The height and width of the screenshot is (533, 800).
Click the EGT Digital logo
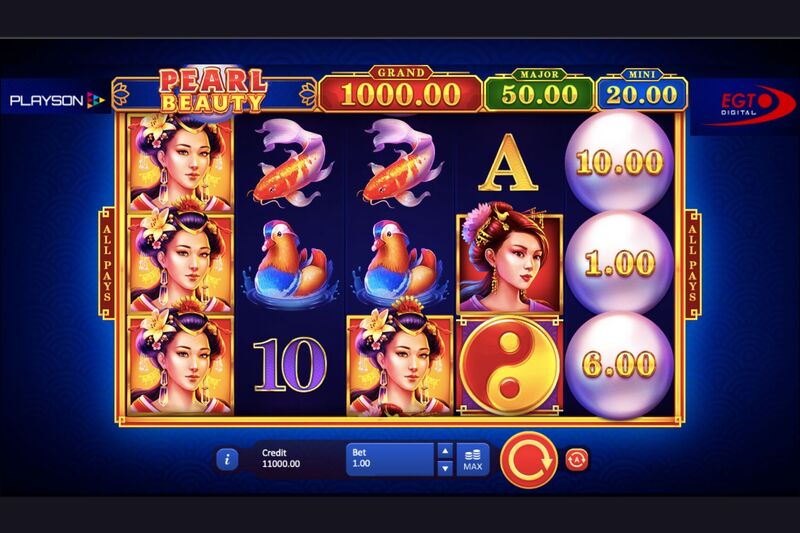coord(744,105)
